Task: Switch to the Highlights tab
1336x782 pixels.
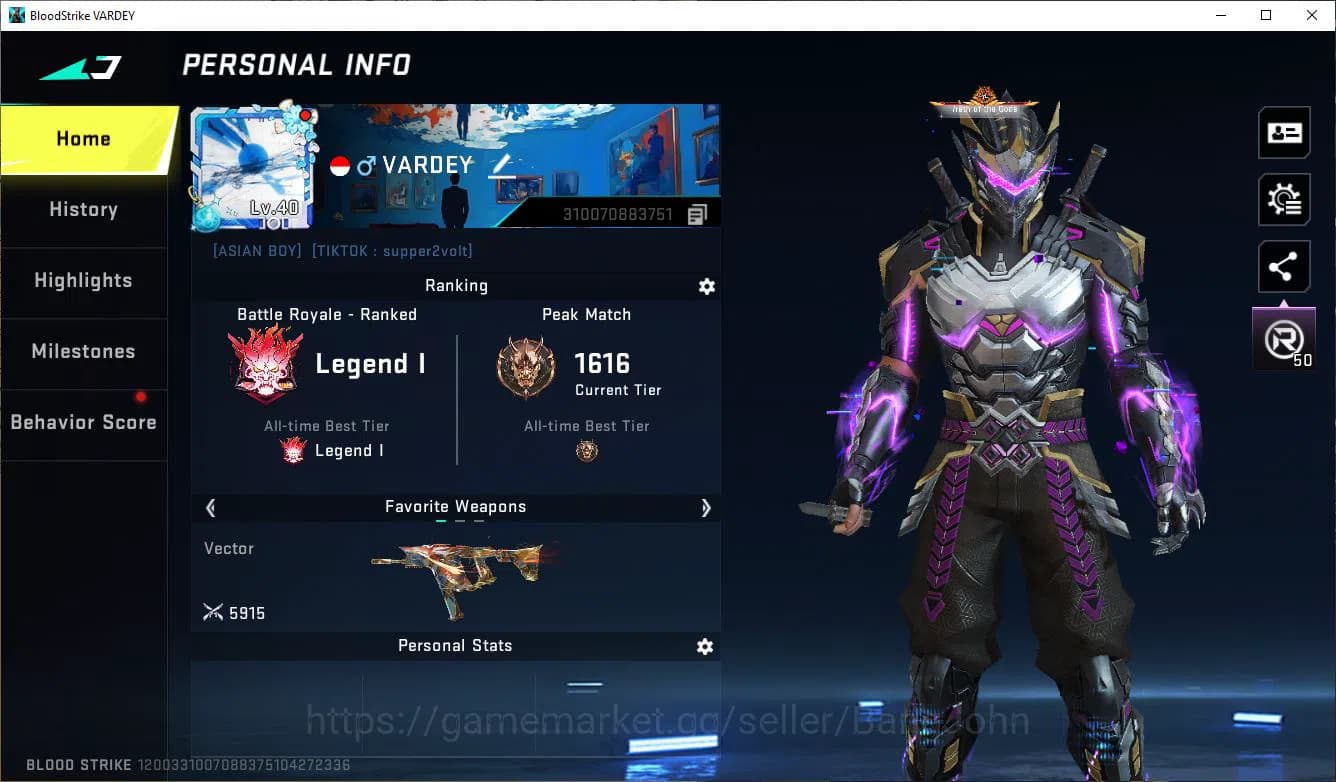Action: pyautogui.click(x=83, y=281)
